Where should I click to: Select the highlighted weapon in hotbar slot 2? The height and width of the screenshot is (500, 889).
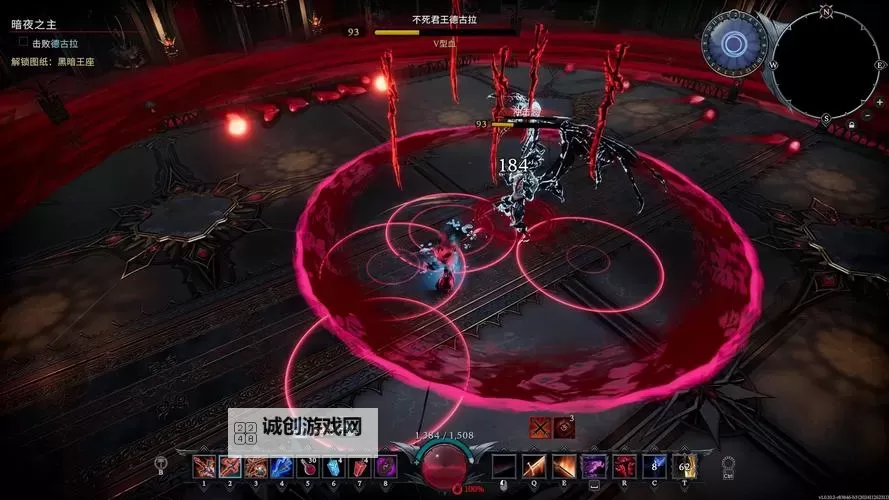pos(230,467)
